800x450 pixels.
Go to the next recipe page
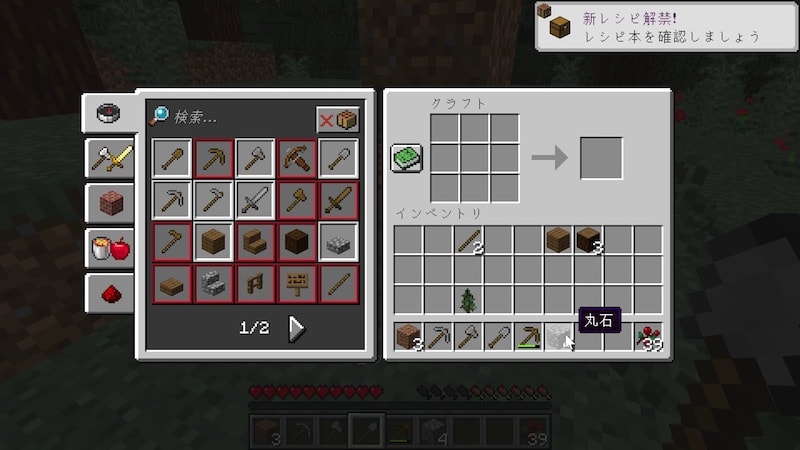297,328
